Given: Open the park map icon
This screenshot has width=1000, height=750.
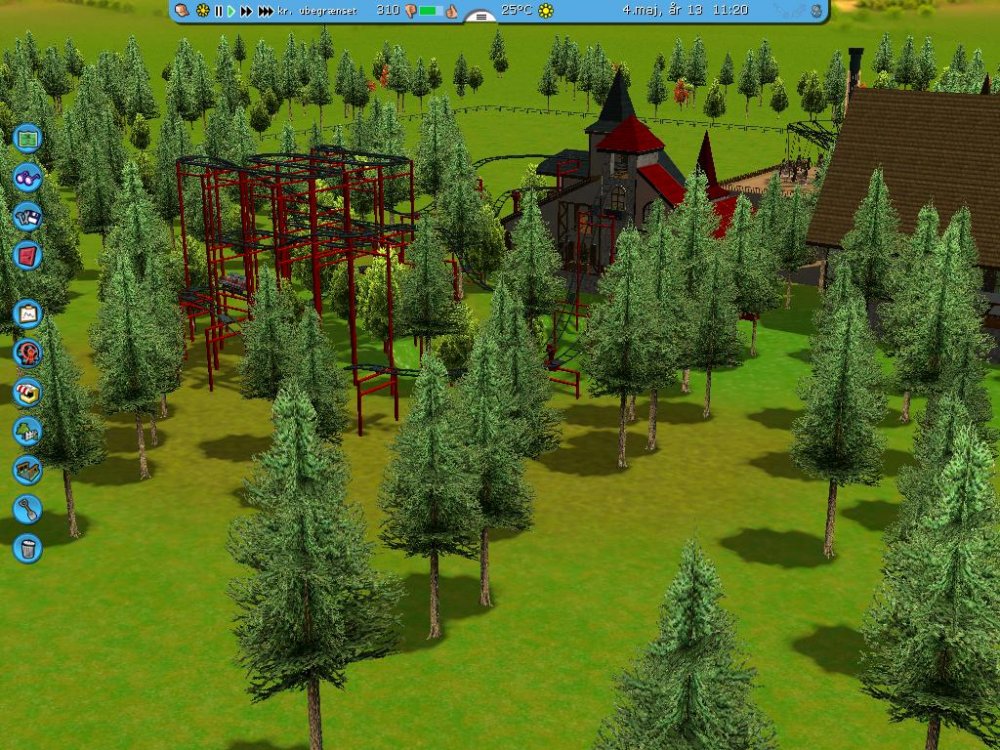Looking at the screenshot, I should click(x=28, y=137).
